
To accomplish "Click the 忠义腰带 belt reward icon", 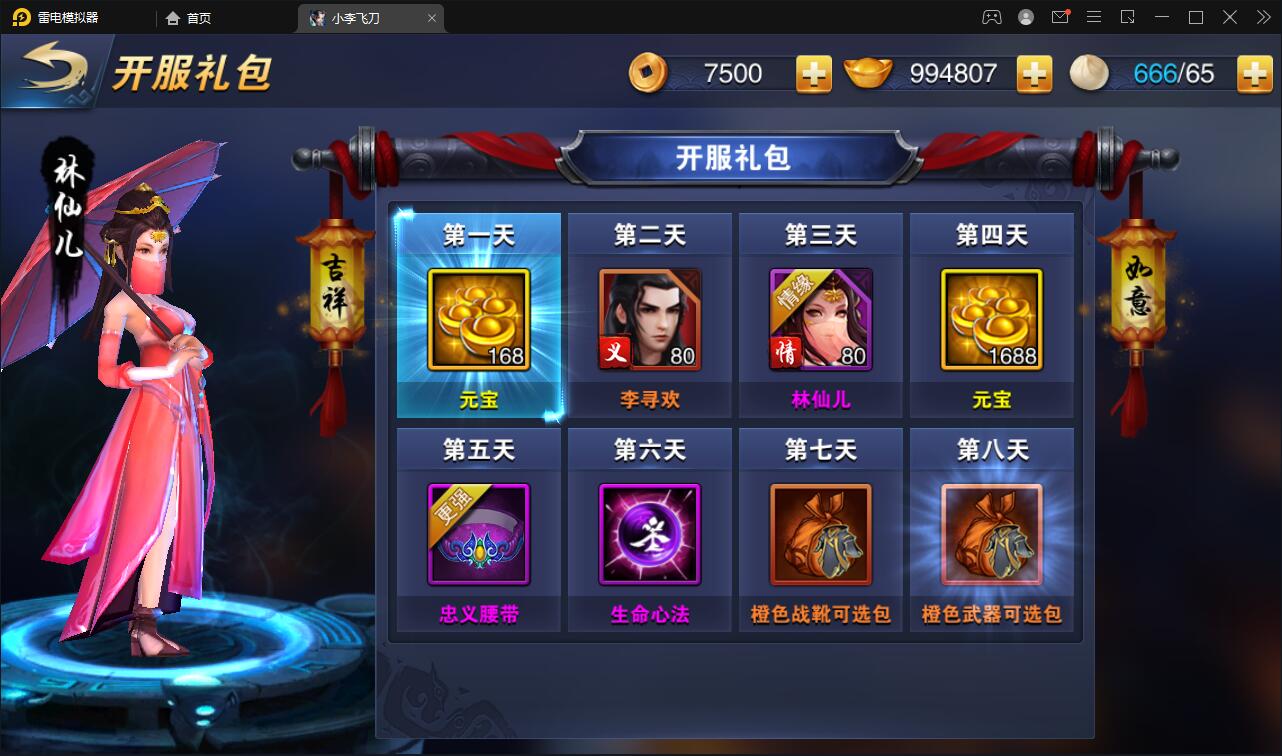I will (x=478, y=533).
